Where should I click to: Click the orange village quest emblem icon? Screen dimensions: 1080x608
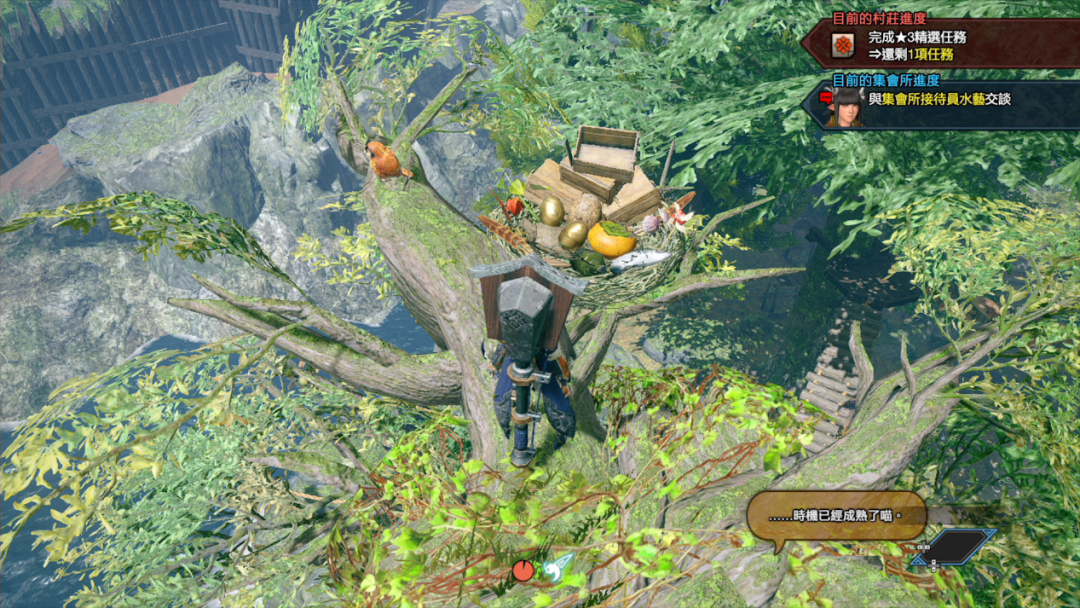pos(842,45)
